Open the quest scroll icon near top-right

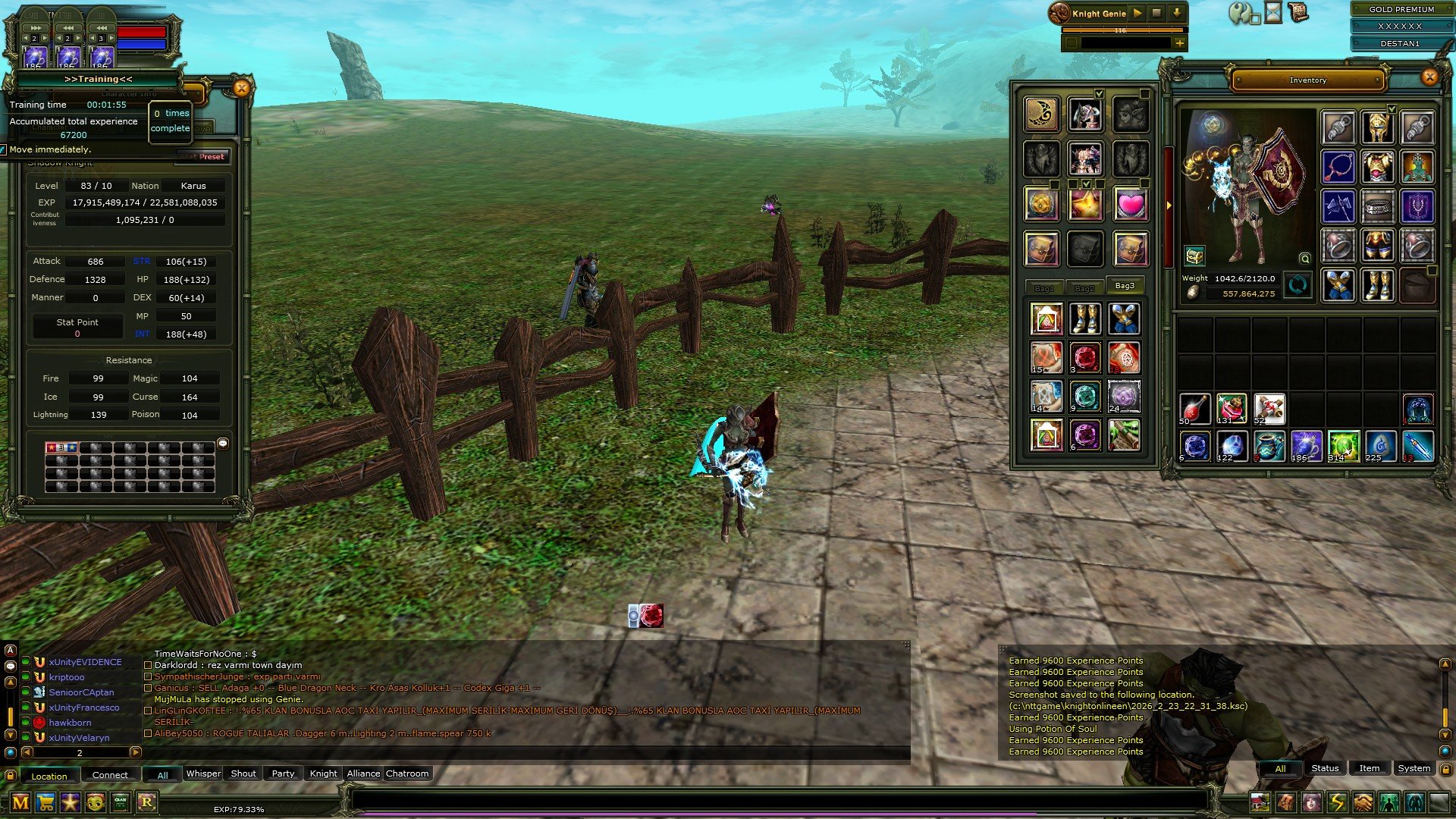click(1299, 11)
